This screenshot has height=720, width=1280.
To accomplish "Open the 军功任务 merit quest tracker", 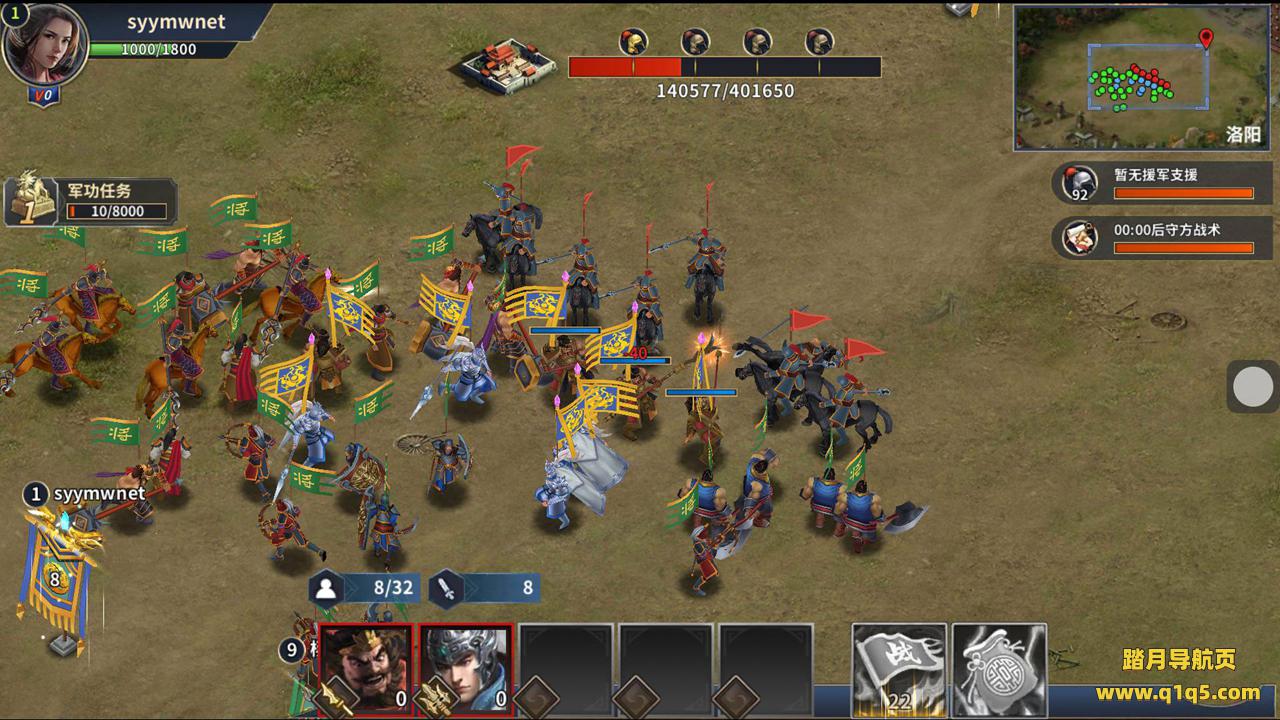I will (x=92, y=201).
